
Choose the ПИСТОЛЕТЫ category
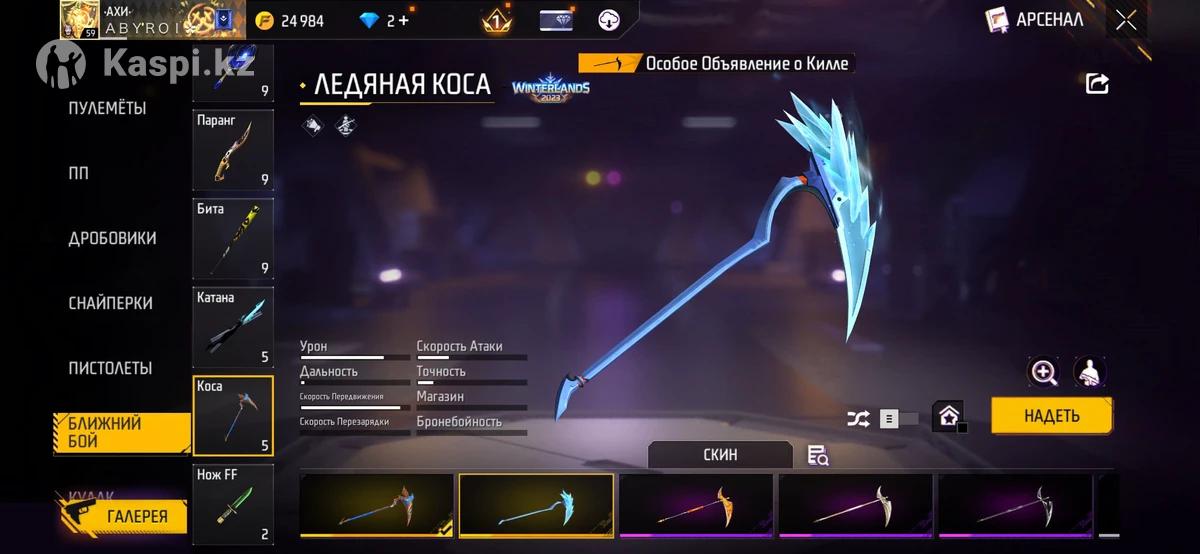110,368
